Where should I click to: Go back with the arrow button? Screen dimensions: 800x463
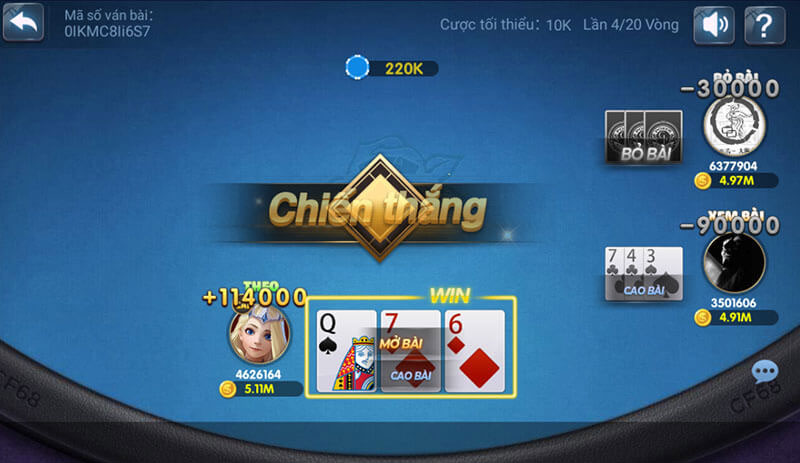(23, 22)
